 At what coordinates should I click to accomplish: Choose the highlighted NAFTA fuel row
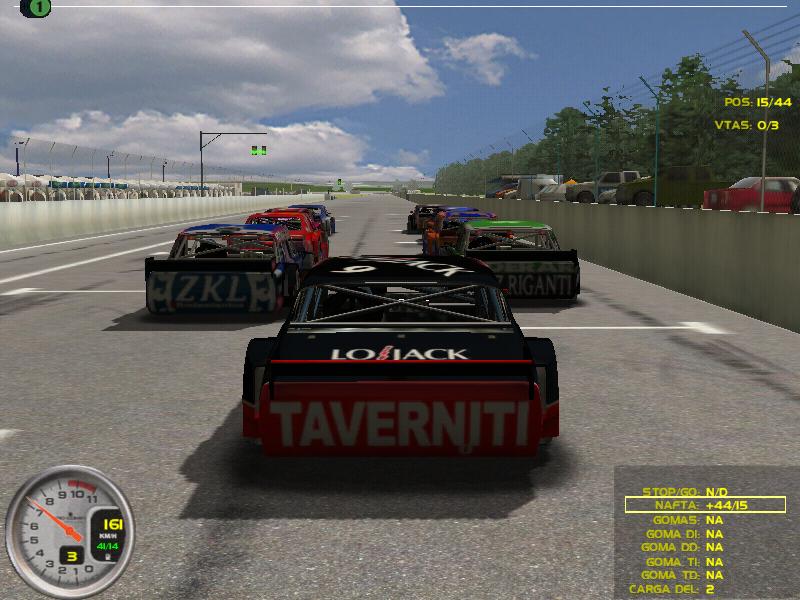point(705,506)
